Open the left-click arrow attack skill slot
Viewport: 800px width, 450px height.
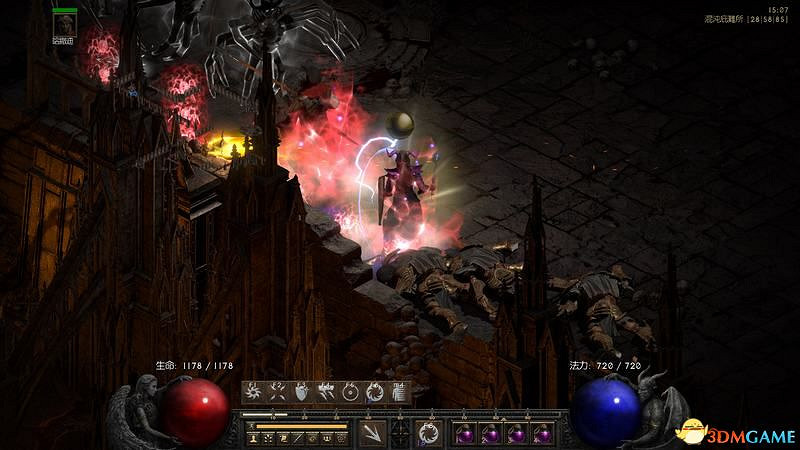(x=371, y=433)
